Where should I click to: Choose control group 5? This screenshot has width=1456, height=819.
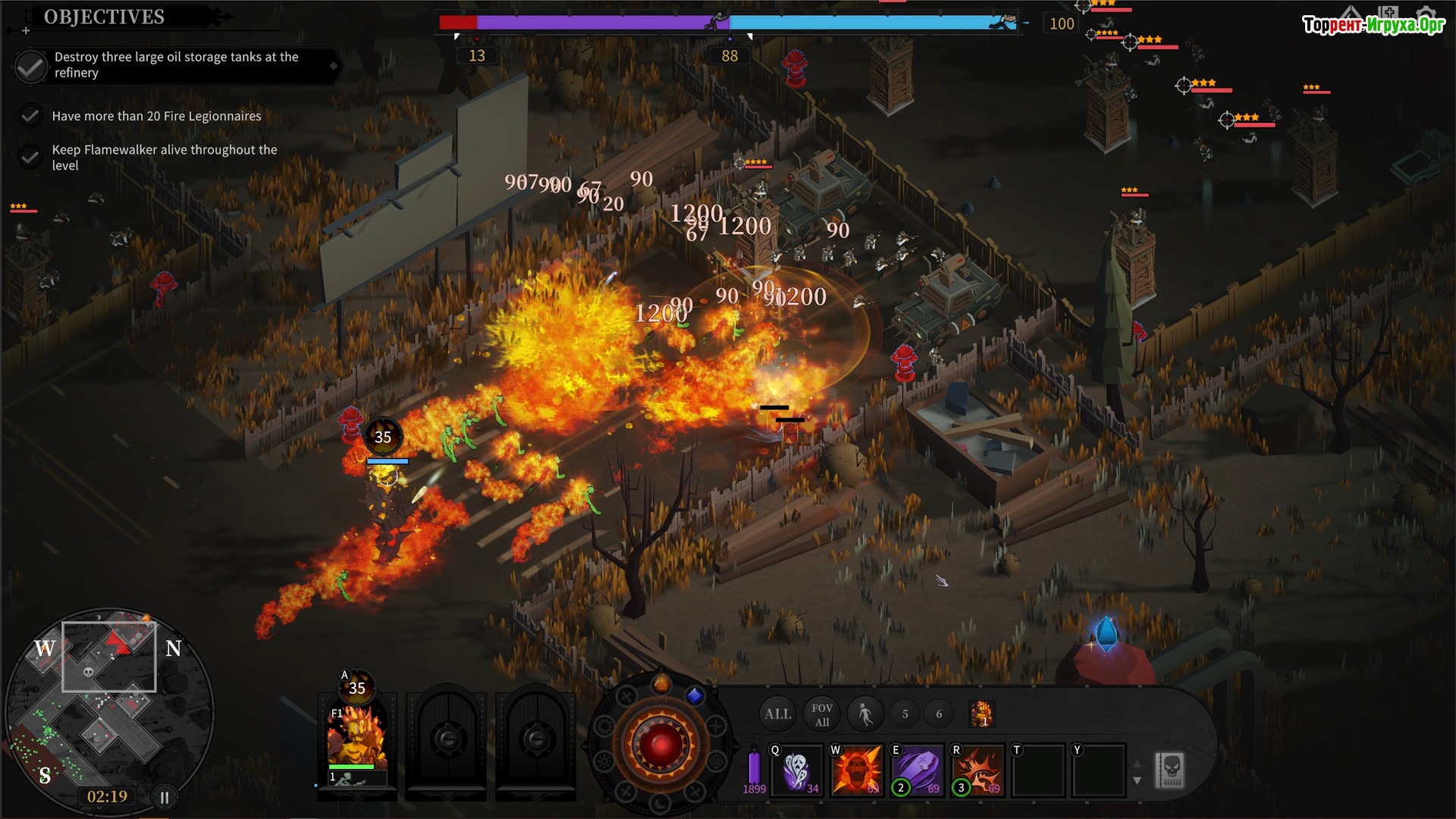tap(905, 714)
